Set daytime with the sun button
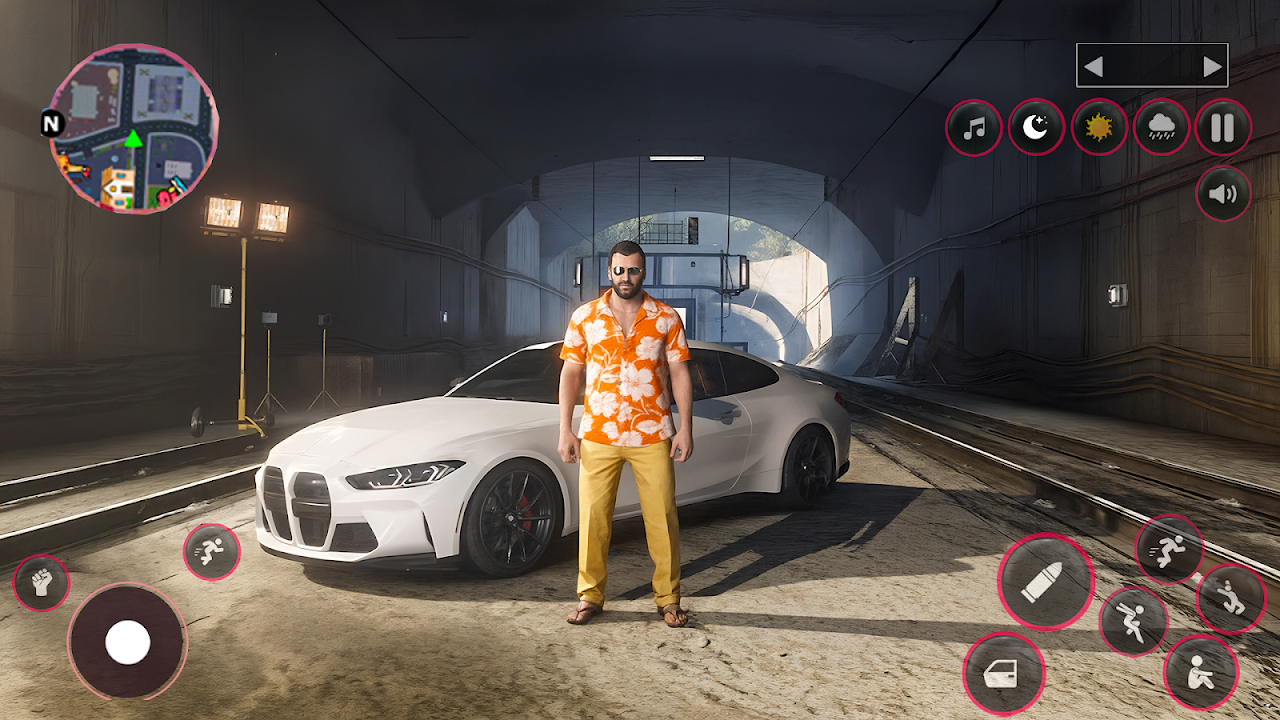Viewport: 1280px width, 720px height. point(1099,128)
